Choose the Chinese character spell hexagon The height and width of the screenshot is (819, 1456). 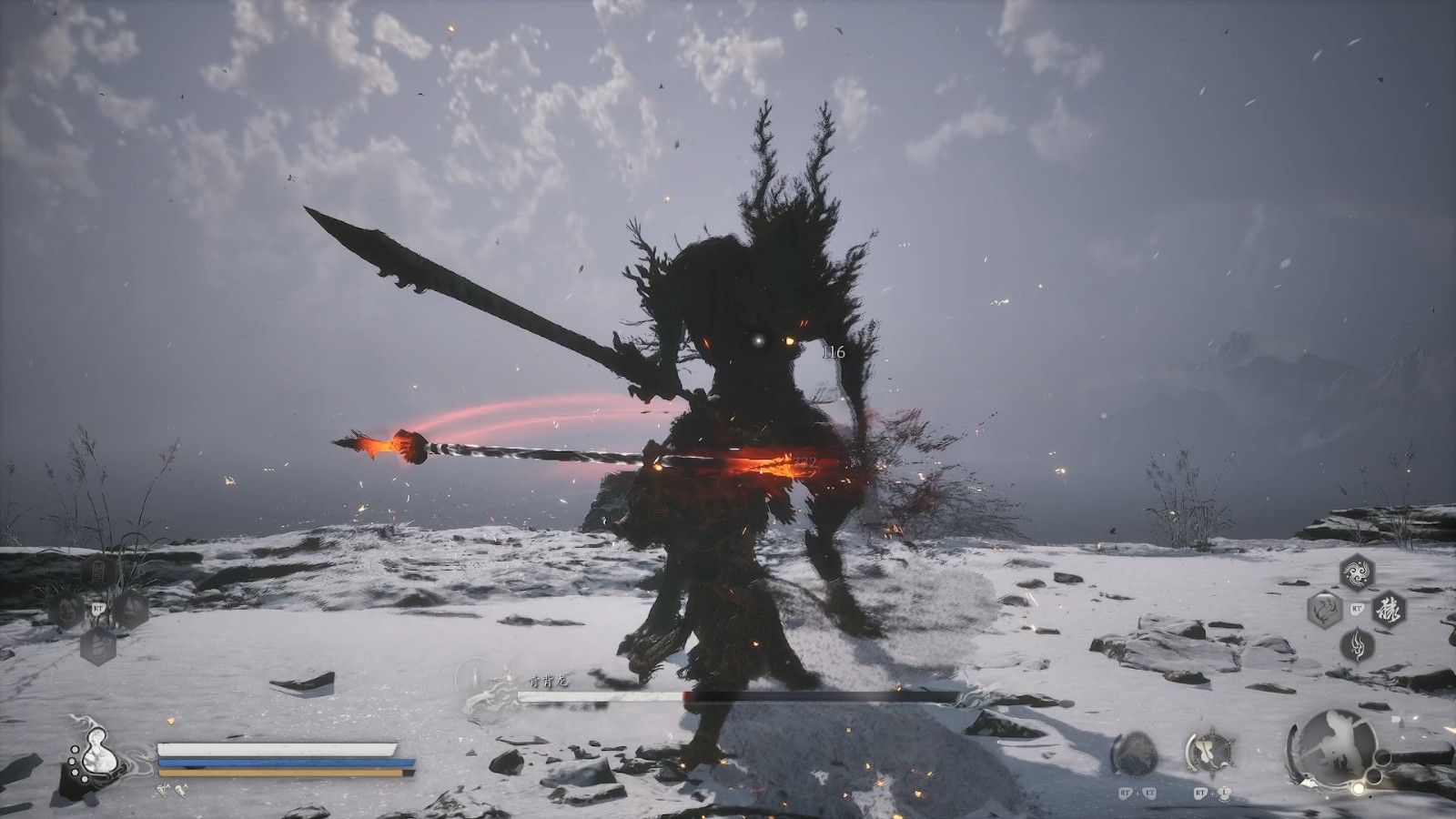(1389, 609)
